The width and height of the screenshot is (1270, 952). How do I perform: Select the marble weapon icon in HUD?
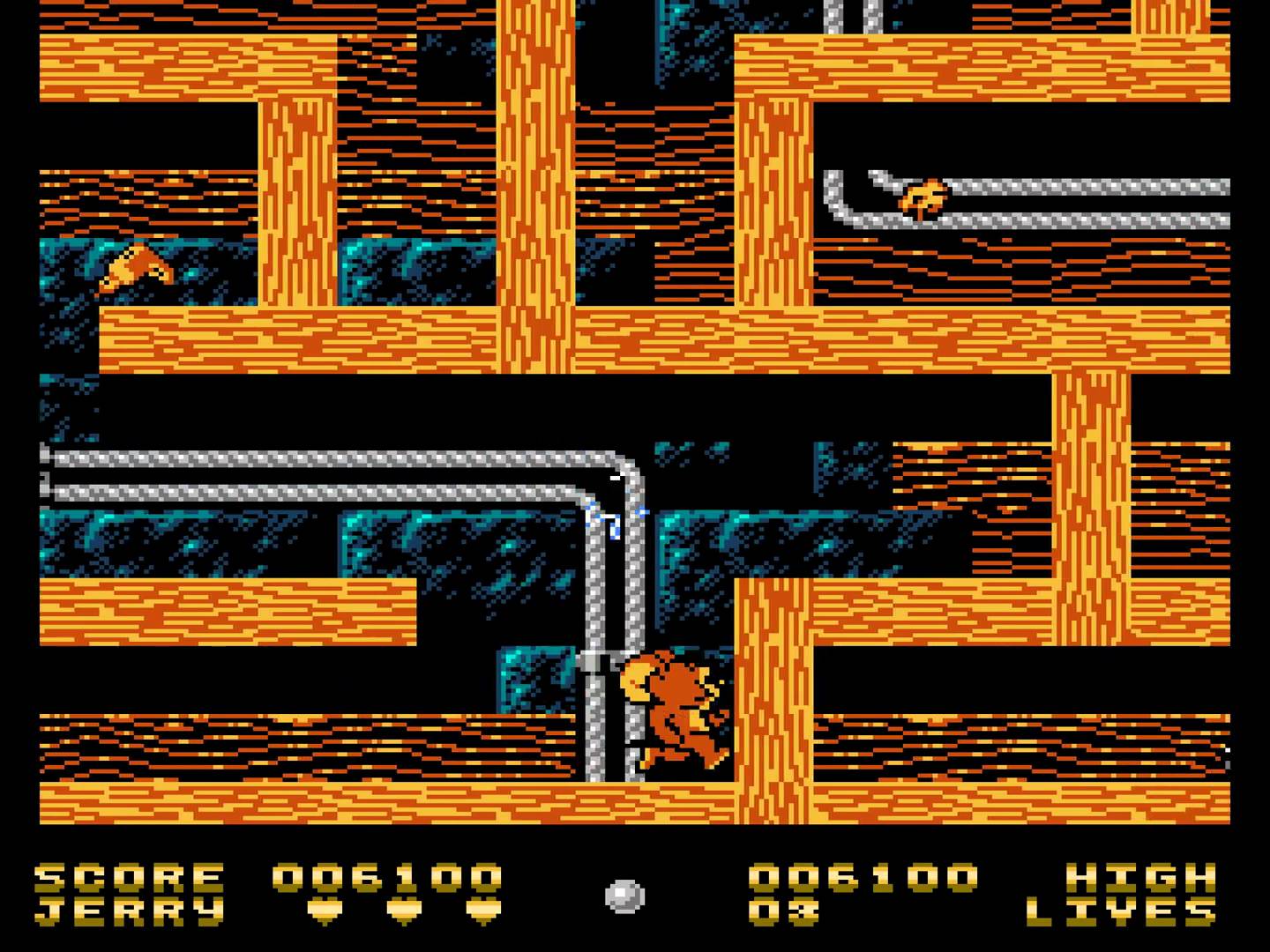(624, 896)
